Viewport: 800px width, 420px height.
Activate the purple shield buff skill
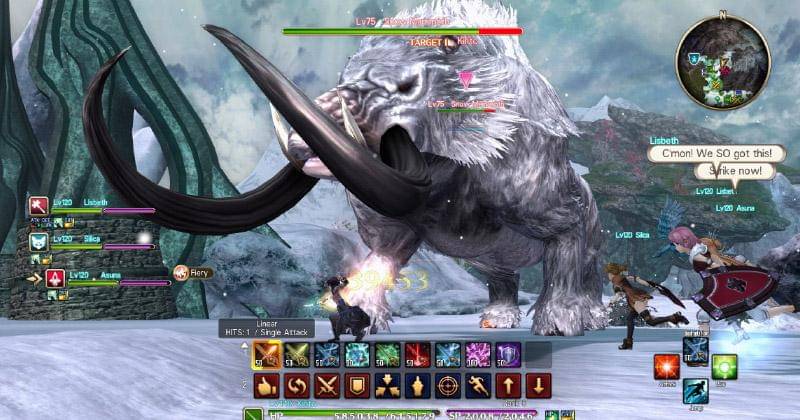508,355
